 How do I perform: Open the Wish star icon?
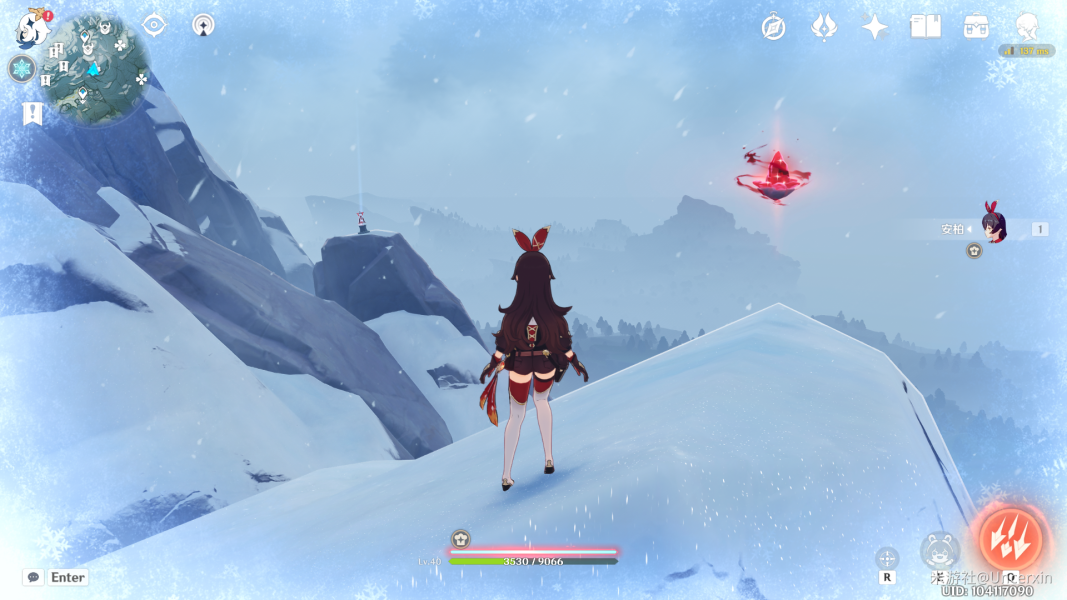point(875,27)
